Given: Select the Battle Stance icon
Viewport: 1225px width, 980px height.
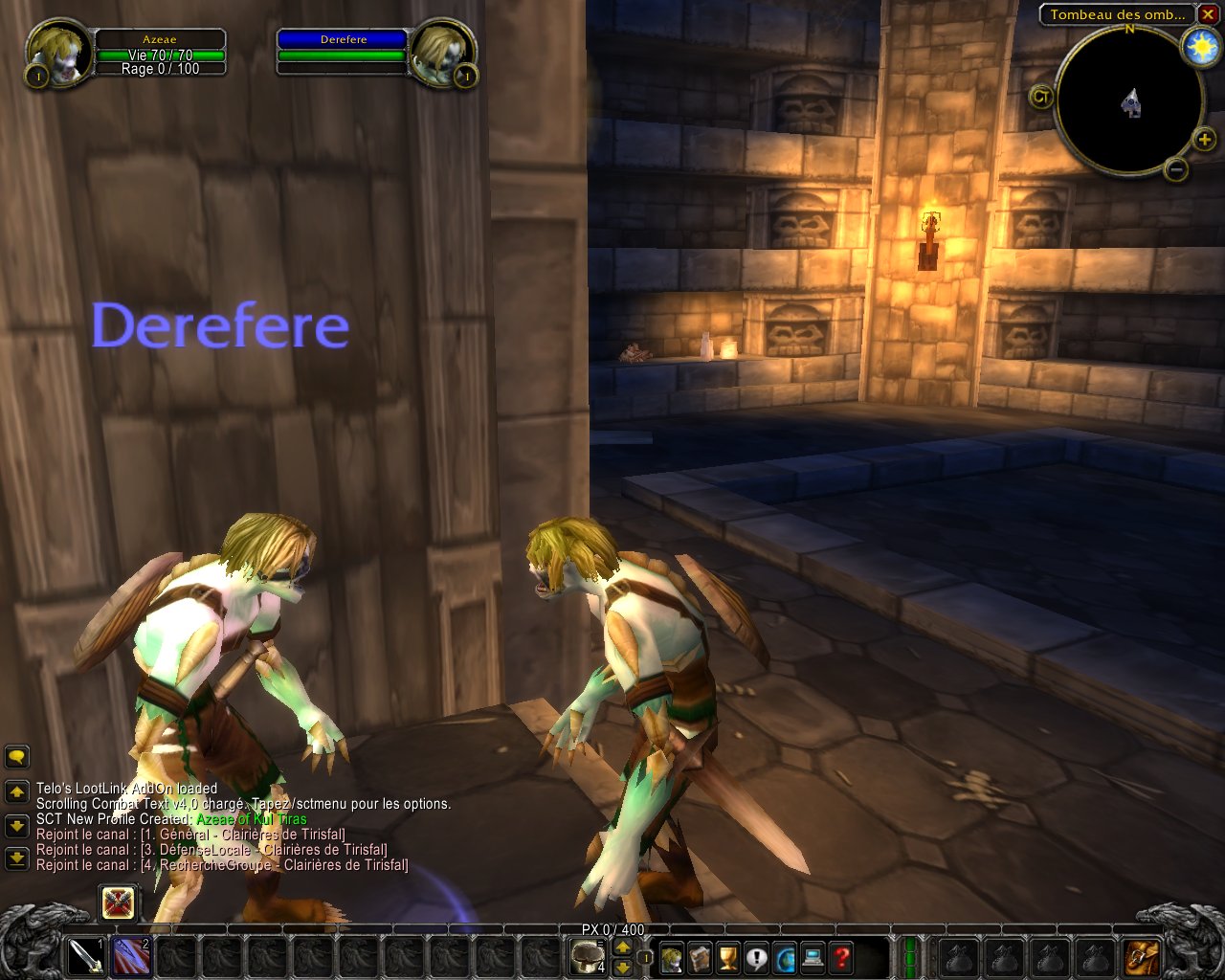Looking at the screenshot, I should [119, 902].
